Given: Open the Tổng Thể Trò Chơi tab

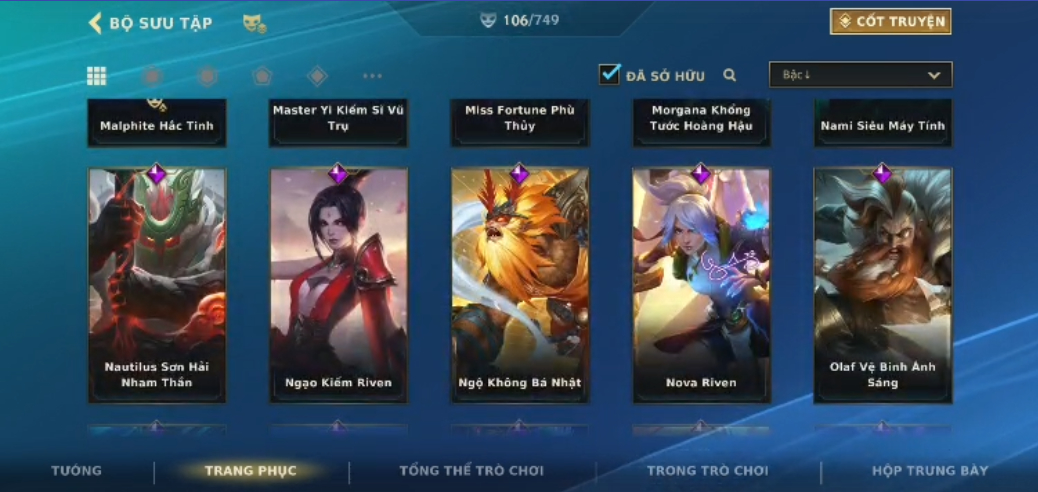Looking at the screenshot, I should pos(471,470).
